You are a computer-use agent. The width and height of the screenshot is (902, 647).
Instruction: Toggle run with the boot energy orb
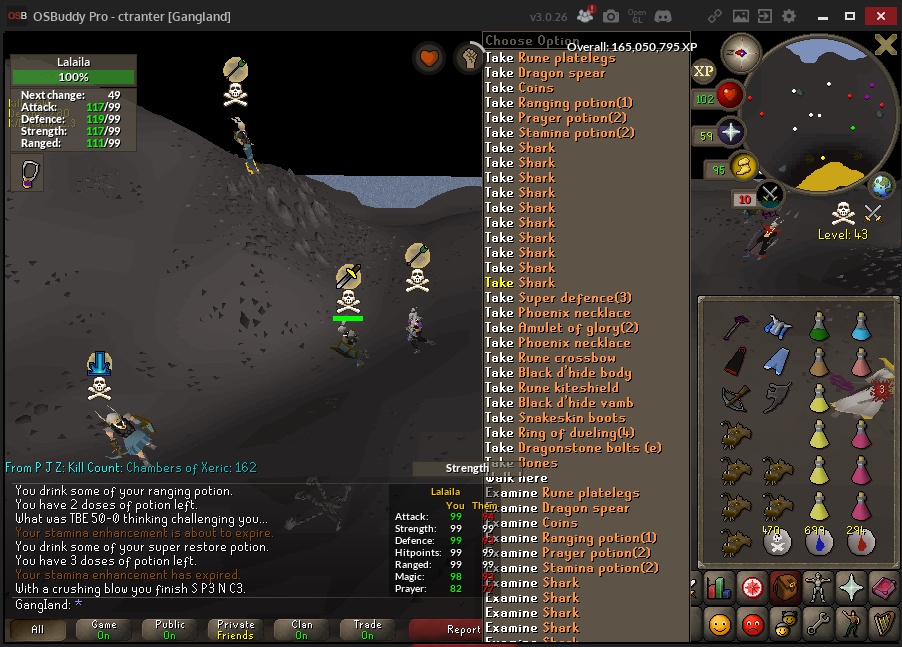(741, 166)
